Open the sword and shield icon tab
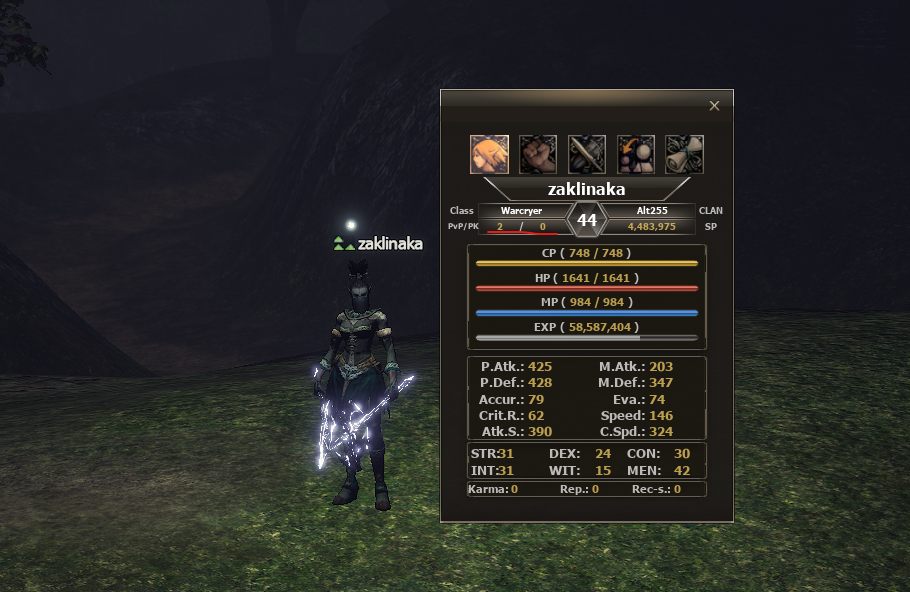 point(587,155)
